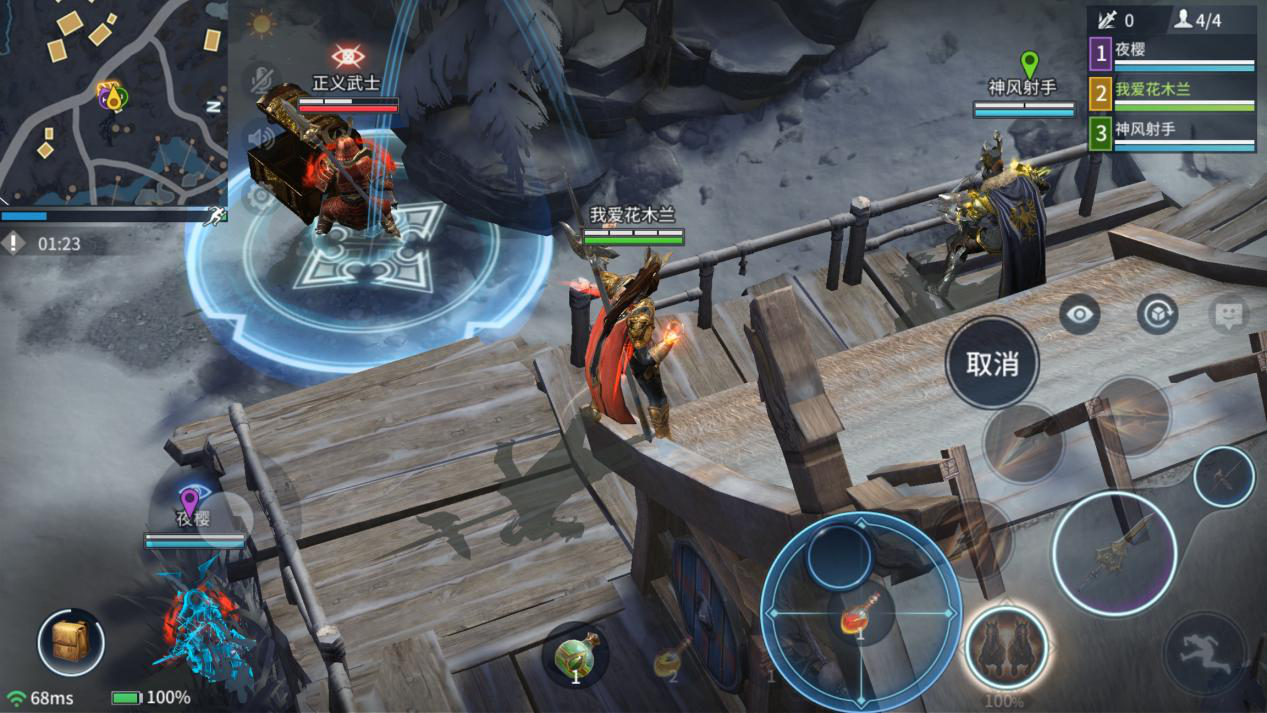Tap the rotating cube camera icon
Image resolution: width=1267 pixels, height=713 pixels.
click(1157, 314)
